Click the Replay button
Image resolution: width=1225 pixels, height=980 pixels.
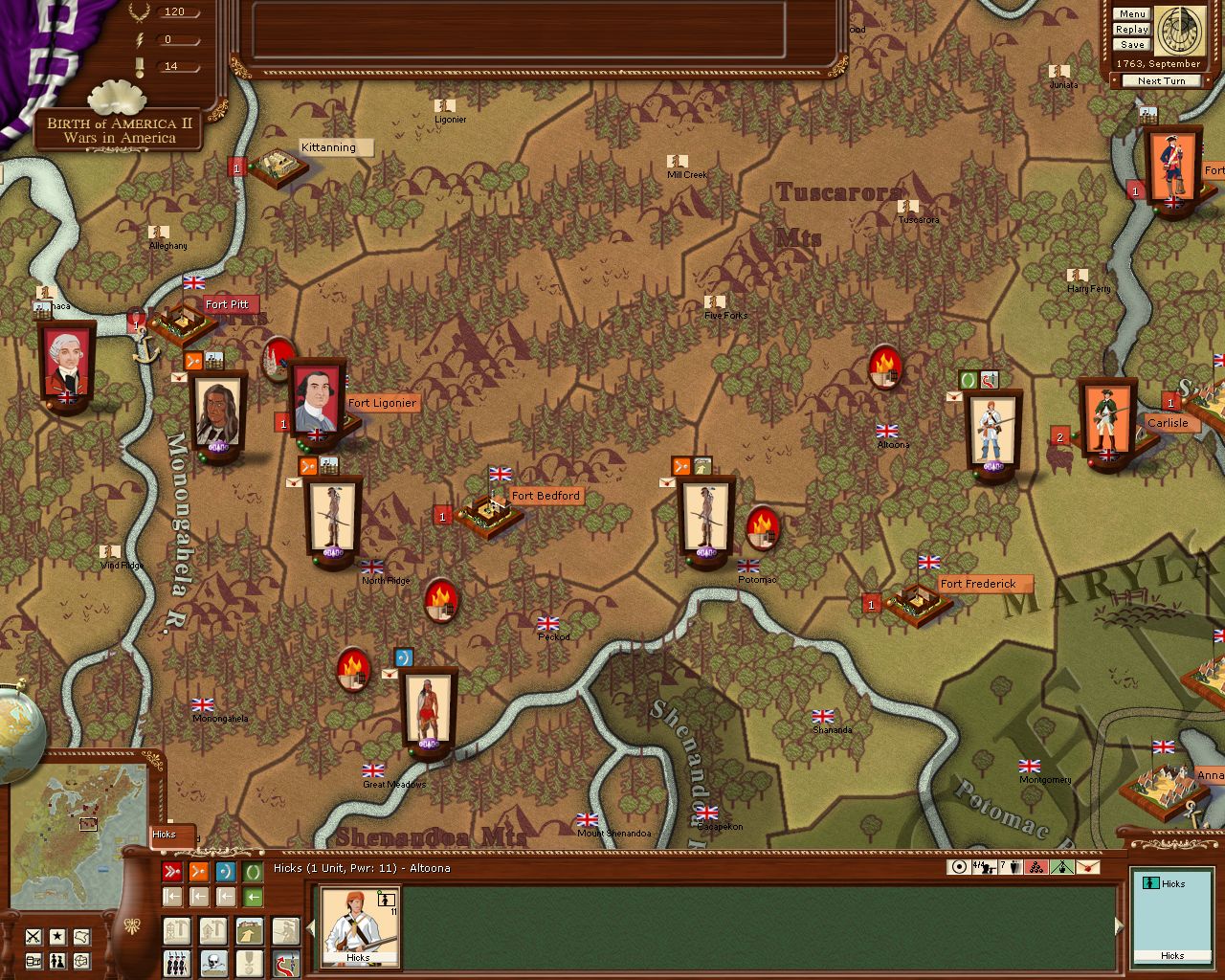tap(1131, 30)
